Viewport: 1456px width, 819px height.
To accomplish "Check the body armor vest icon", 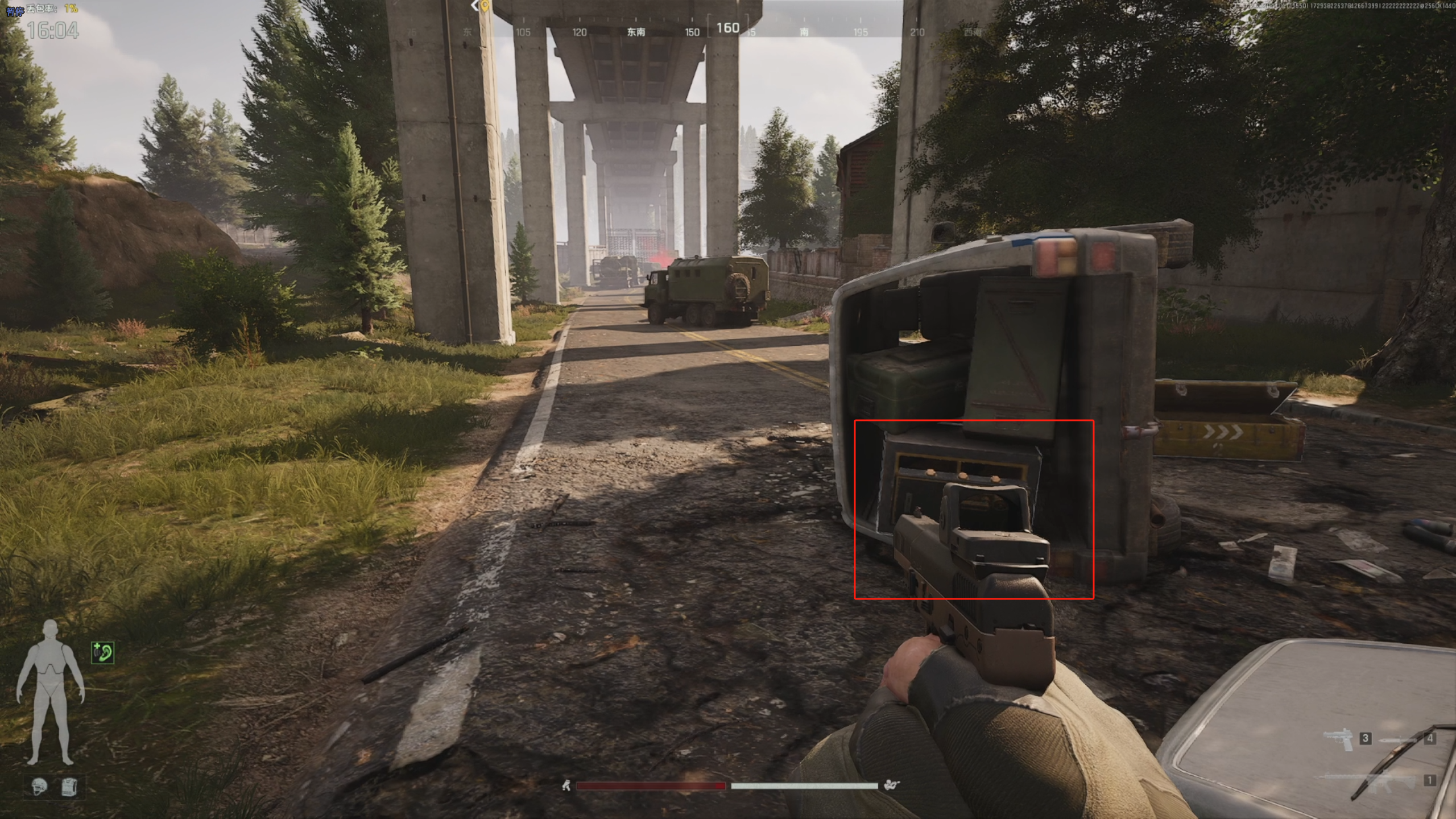I will (69, 787).
